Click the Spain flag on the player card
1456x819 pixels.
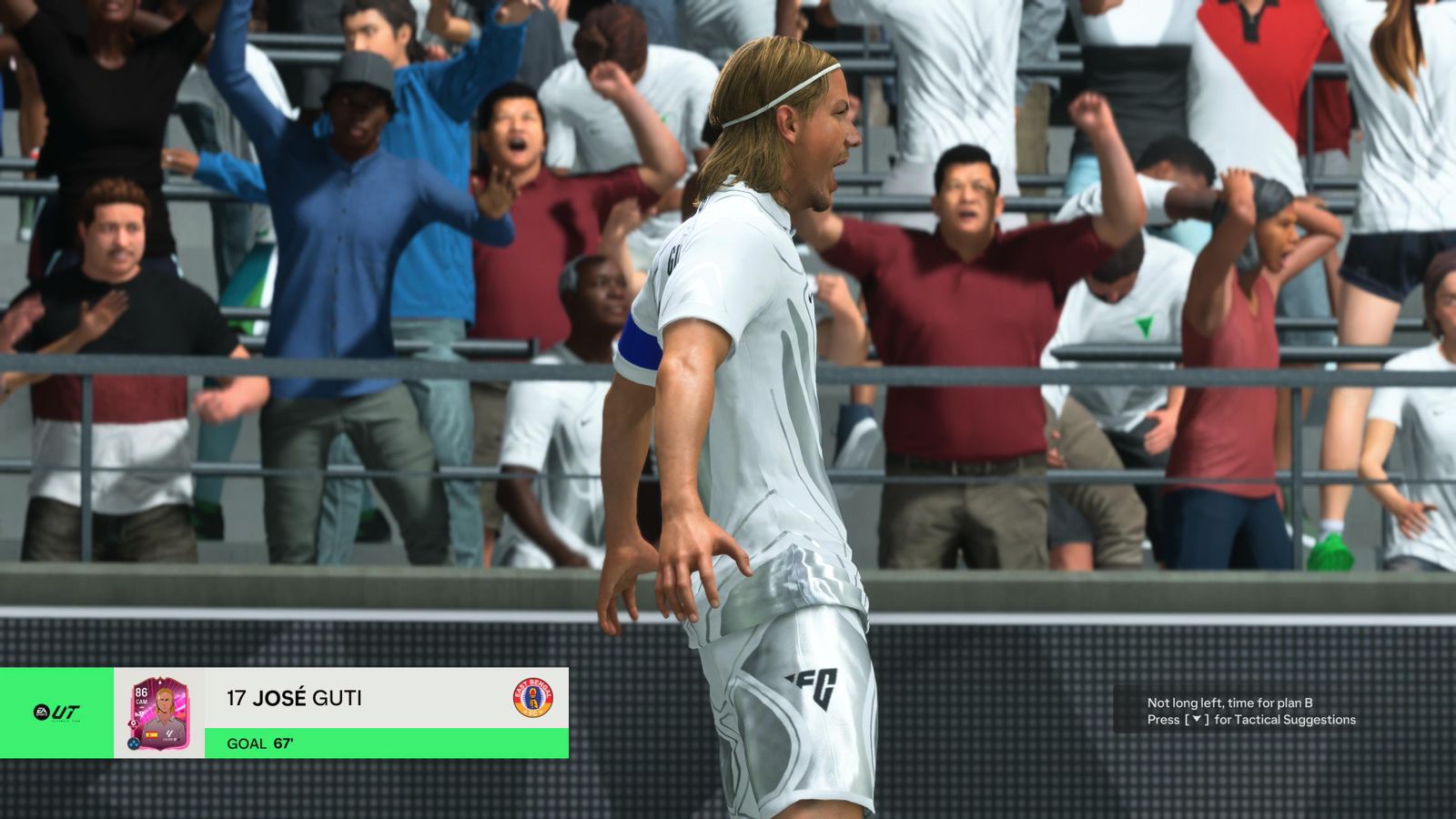[x=153, y=733]
